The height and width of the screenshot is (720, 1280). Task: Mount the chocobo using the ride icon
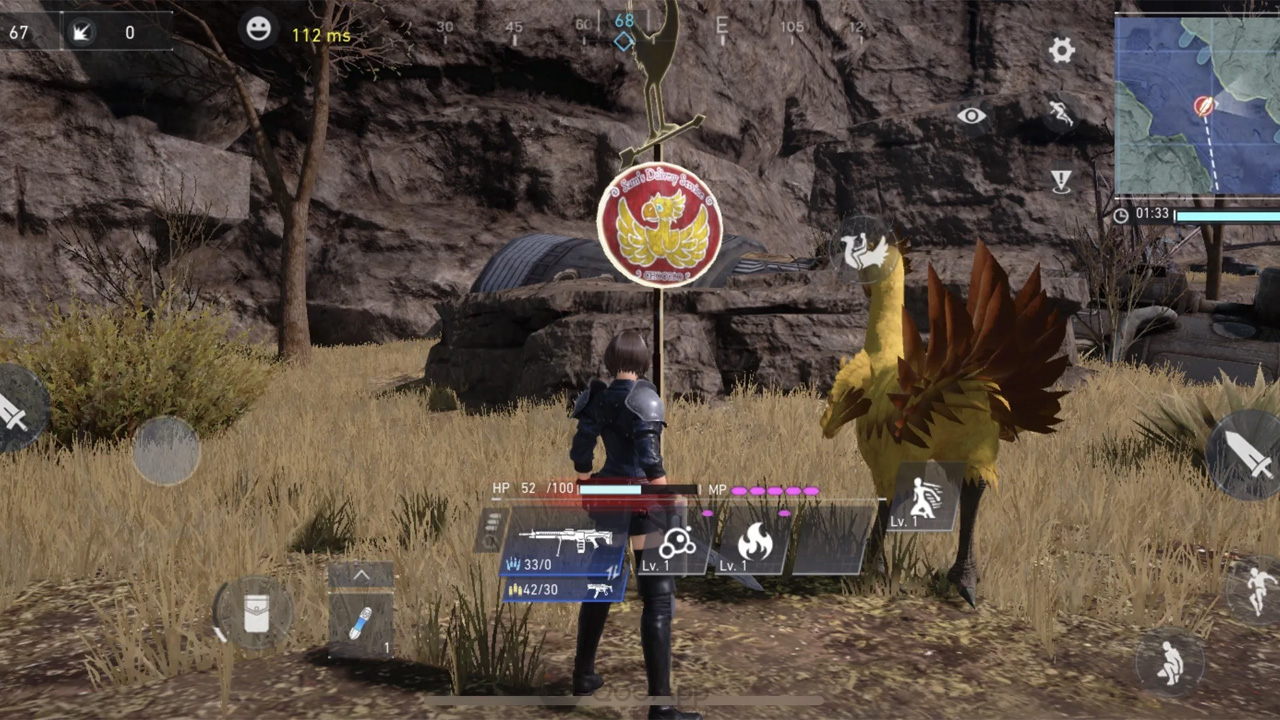click(x=864, y=251)
